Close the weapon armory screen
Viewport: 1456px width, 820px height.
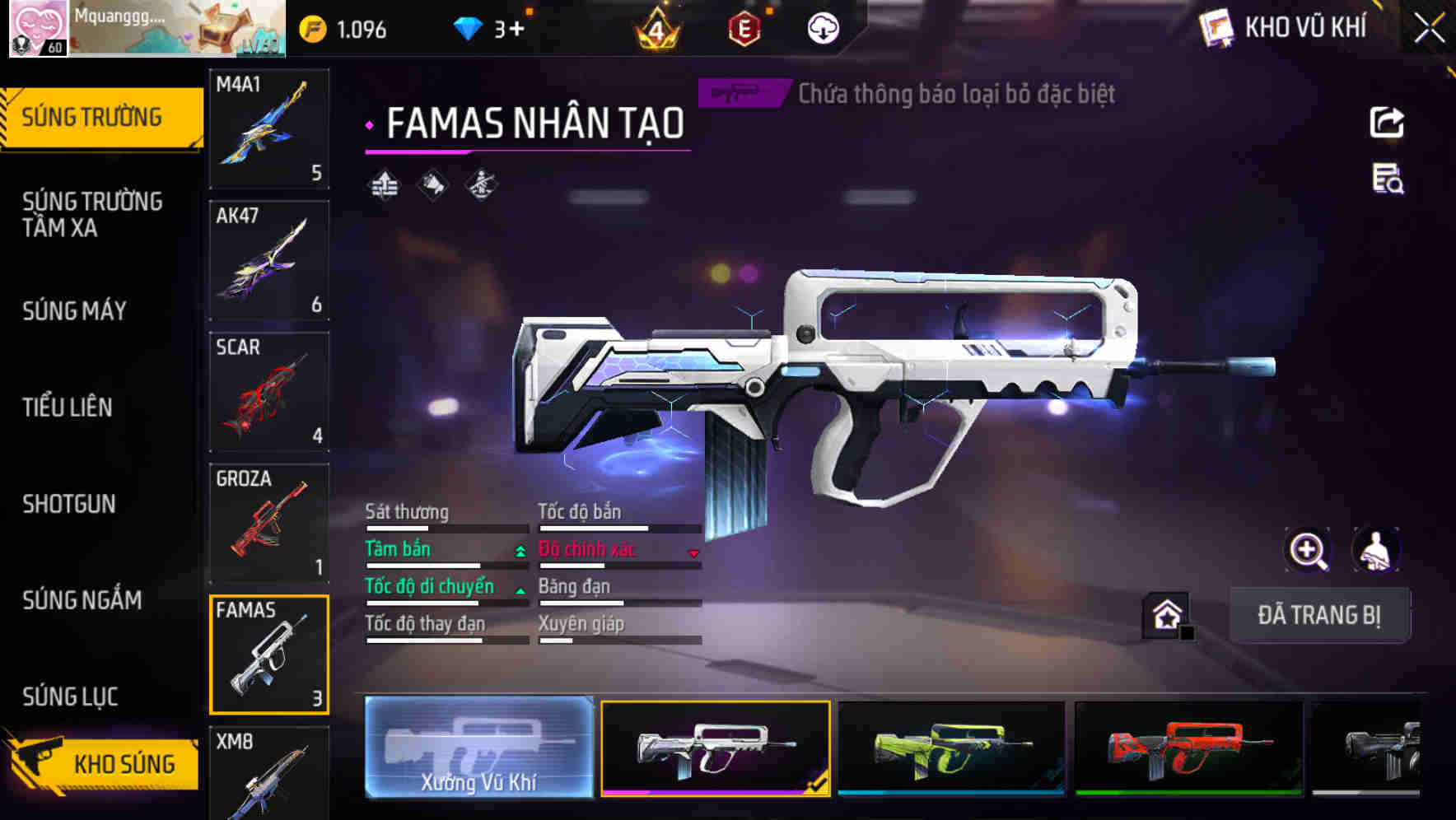[x=1429, y=29]
